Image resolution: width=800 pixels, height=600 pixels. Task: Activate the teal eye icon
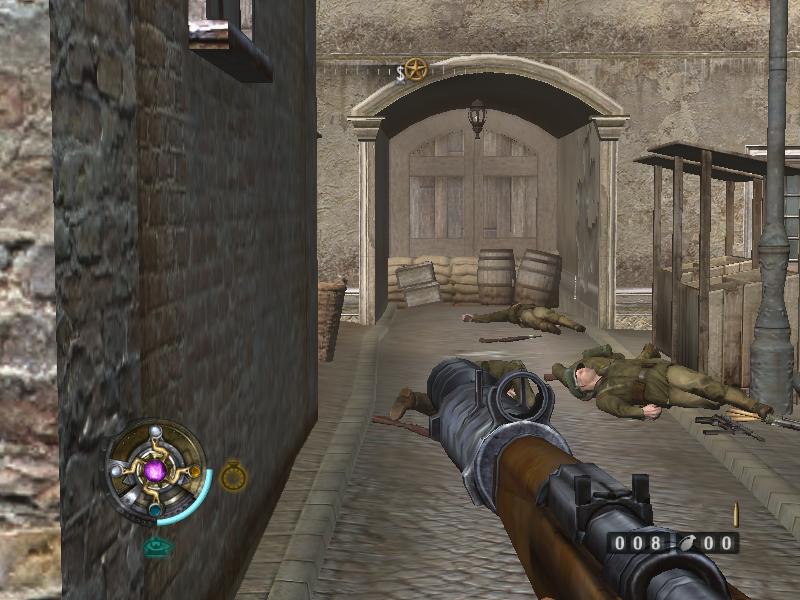click(156, 547)
